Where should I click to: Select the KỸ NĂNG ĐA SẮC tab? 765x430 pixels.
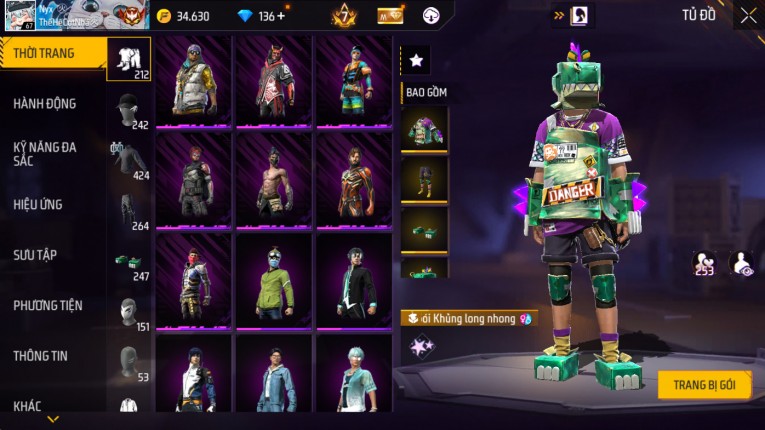45,153
